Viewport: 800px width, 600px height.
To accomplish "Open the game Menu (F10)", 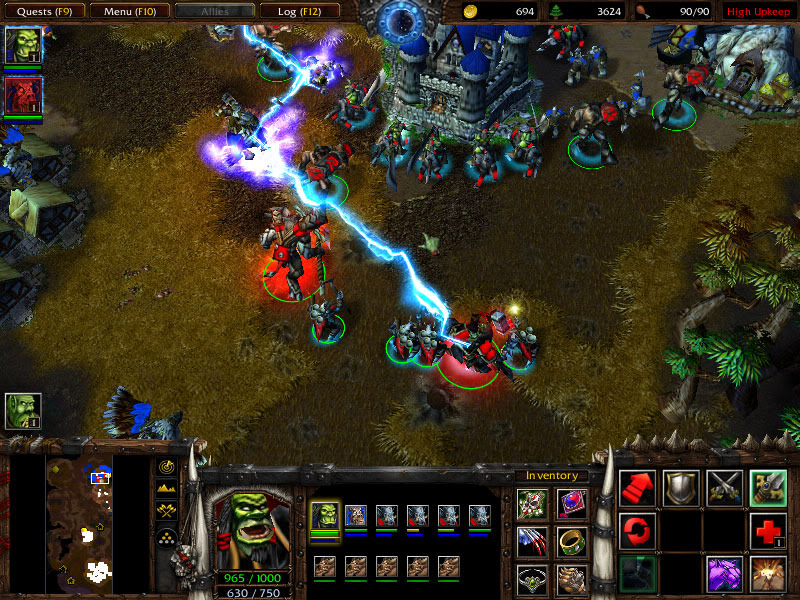I will (129, 11).
